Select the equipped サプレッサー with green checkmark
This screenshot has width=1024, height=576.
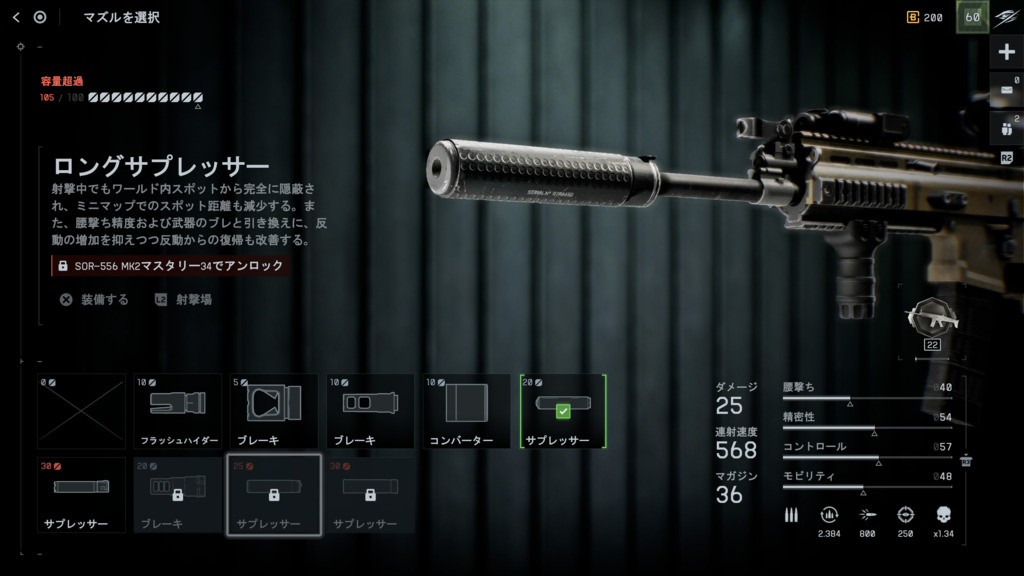[563, 411]
